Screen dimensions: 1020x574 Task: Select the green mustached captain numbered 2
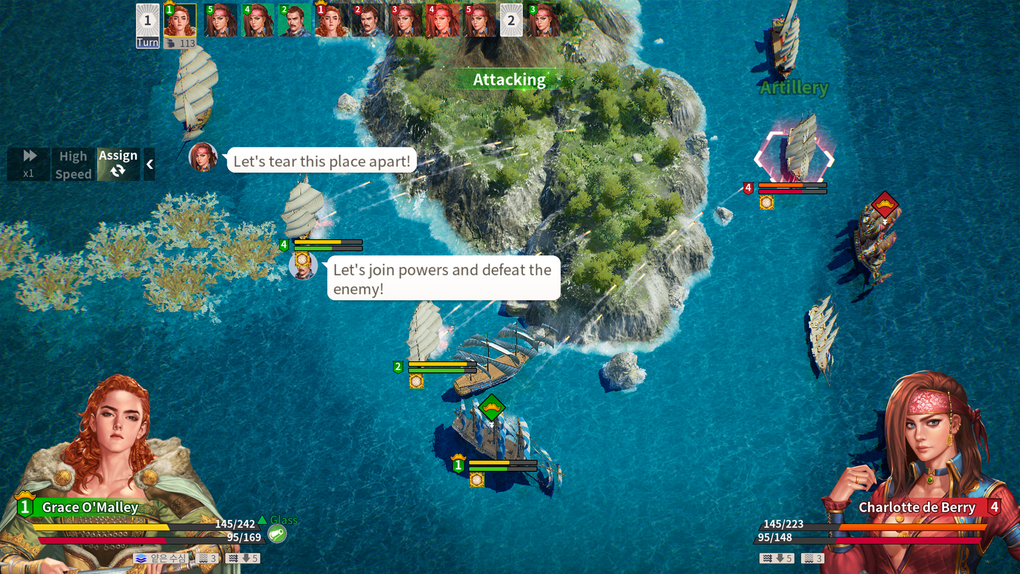pos(294,20)
